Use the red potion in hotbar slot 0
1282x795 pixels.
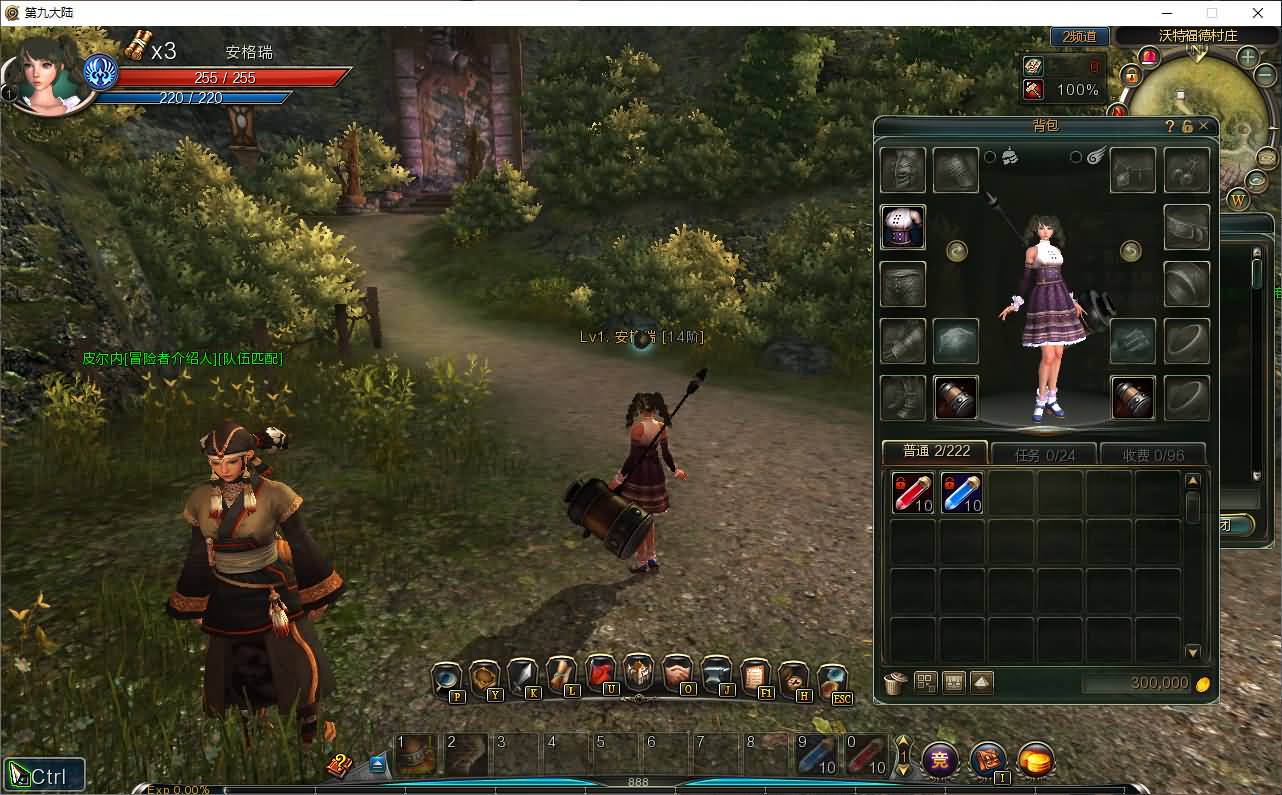tap(865, 755)
